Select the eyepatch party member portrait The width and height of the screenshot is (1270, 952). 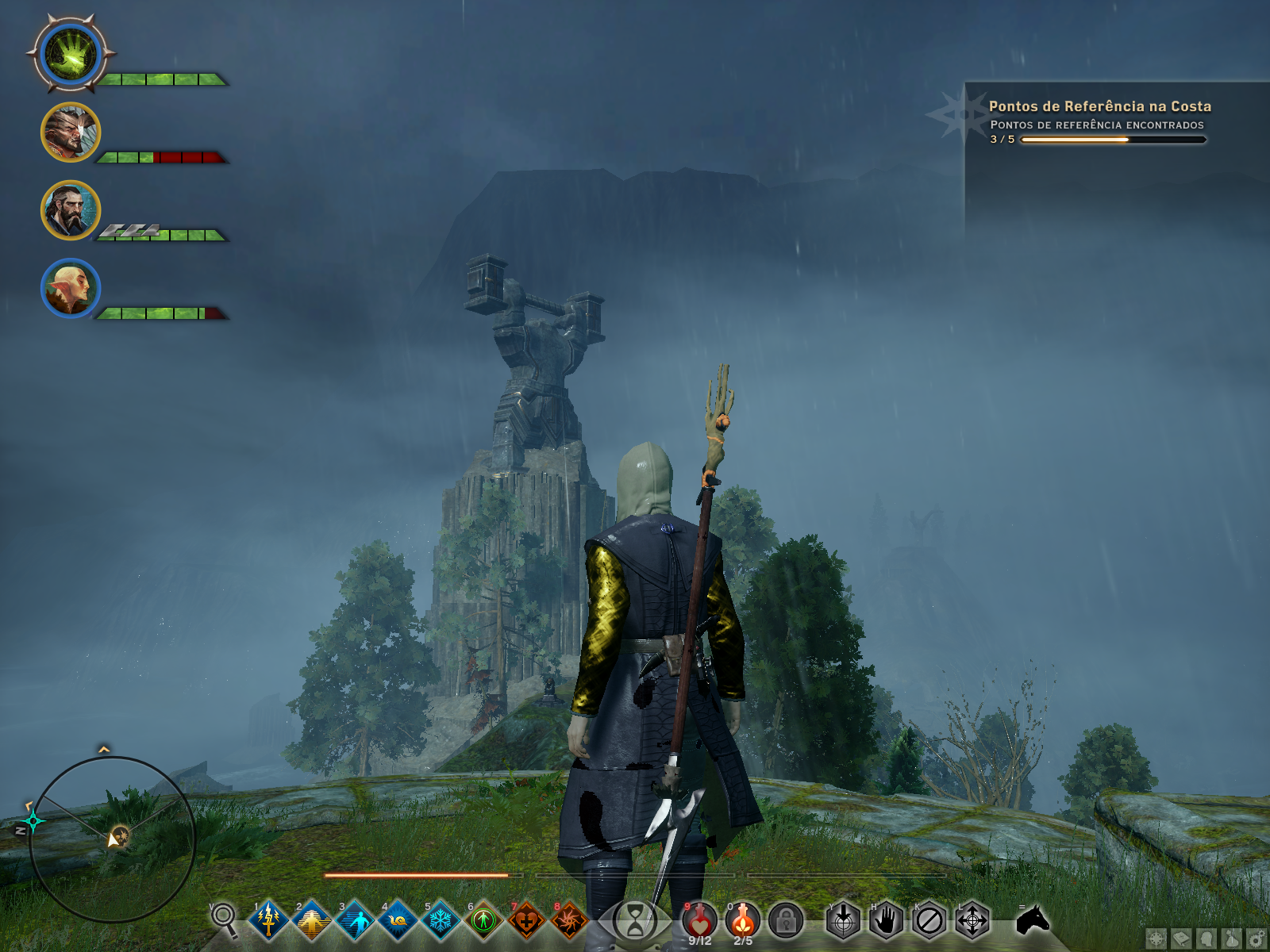pos(71,132)
